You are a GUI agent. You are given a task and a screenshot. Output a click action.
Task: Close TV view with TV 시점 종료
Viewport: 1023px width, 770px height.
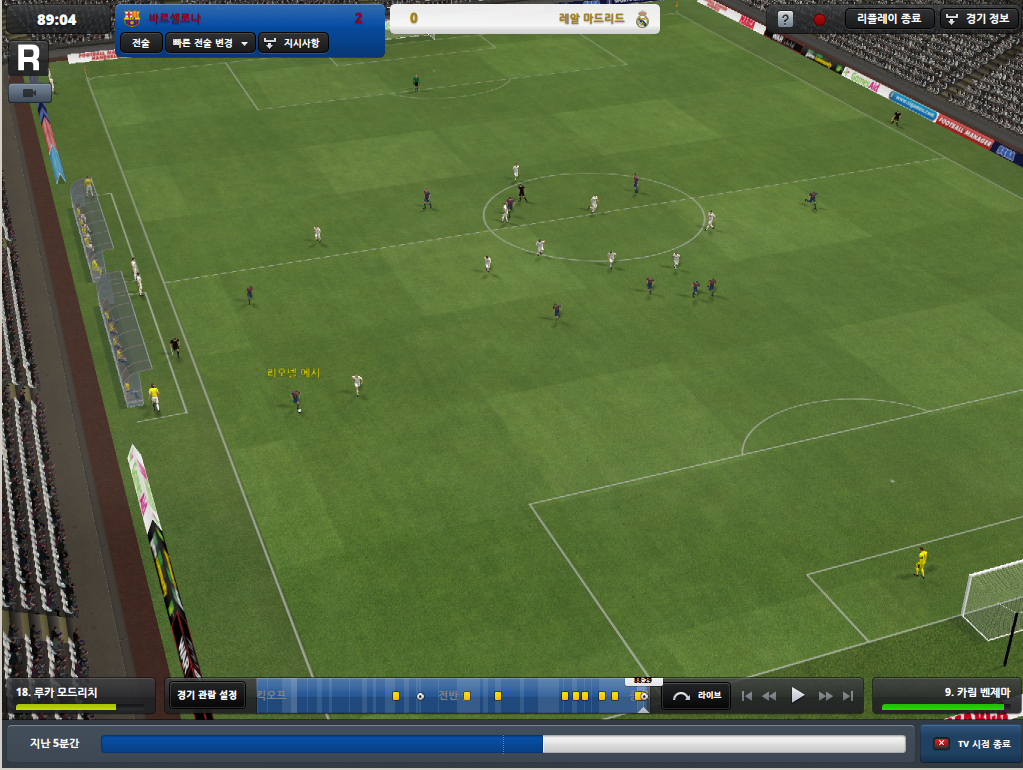click(x=971, y=744)
